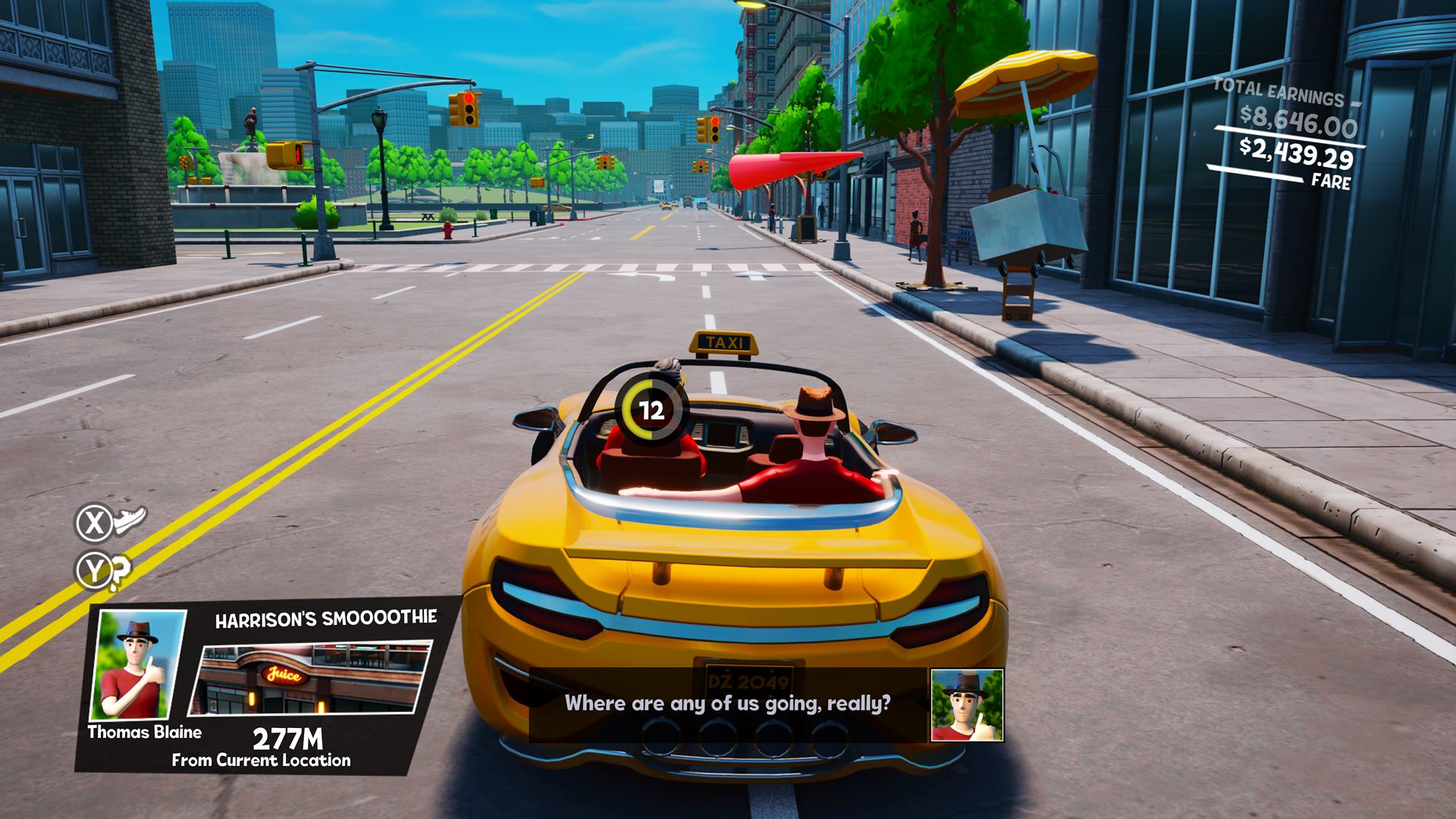
Task: Select Thomas Blaine's passenger portrait
Action: coord(138,666)
